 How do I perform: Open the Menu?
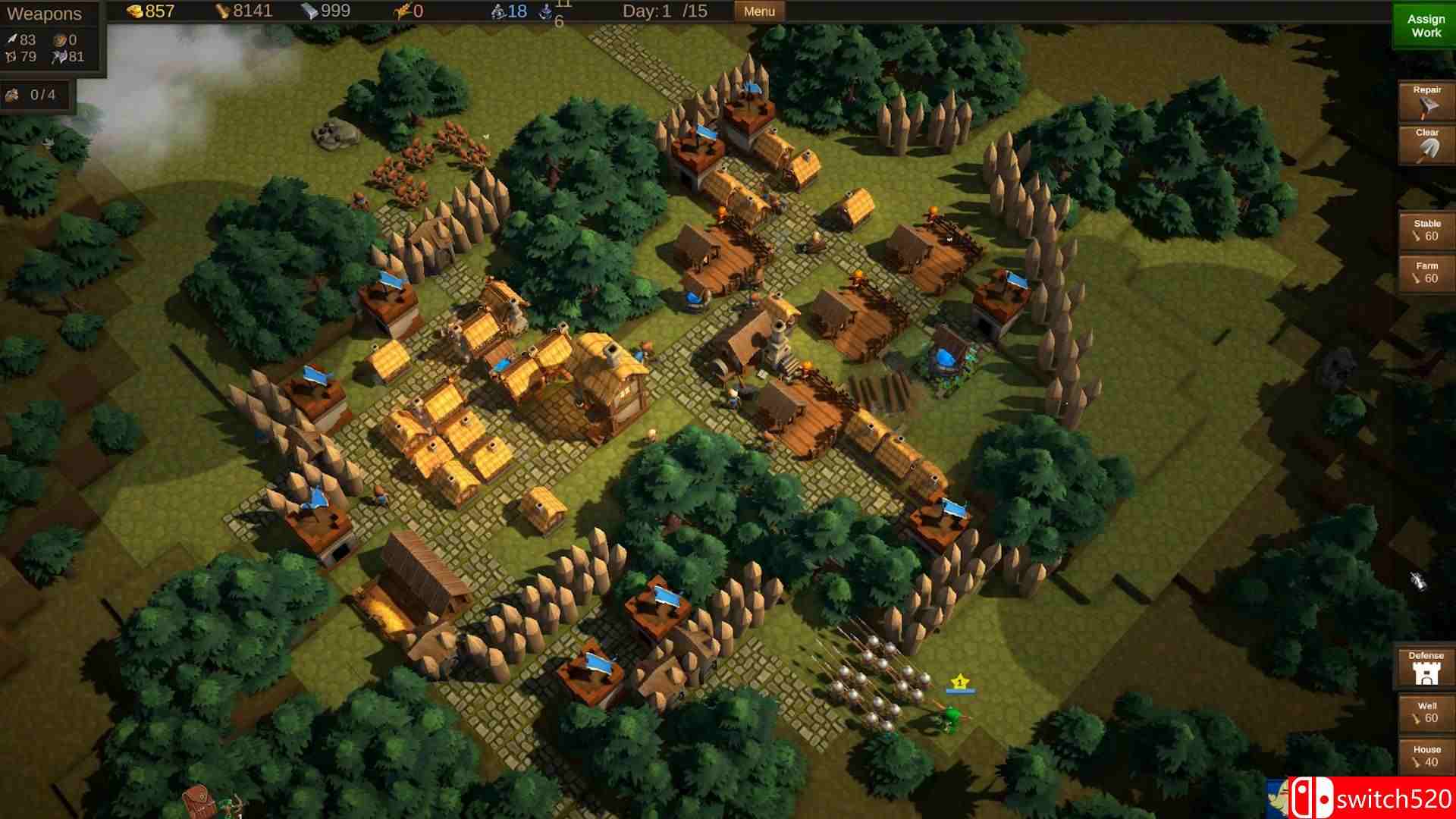[x=758, y=11]
